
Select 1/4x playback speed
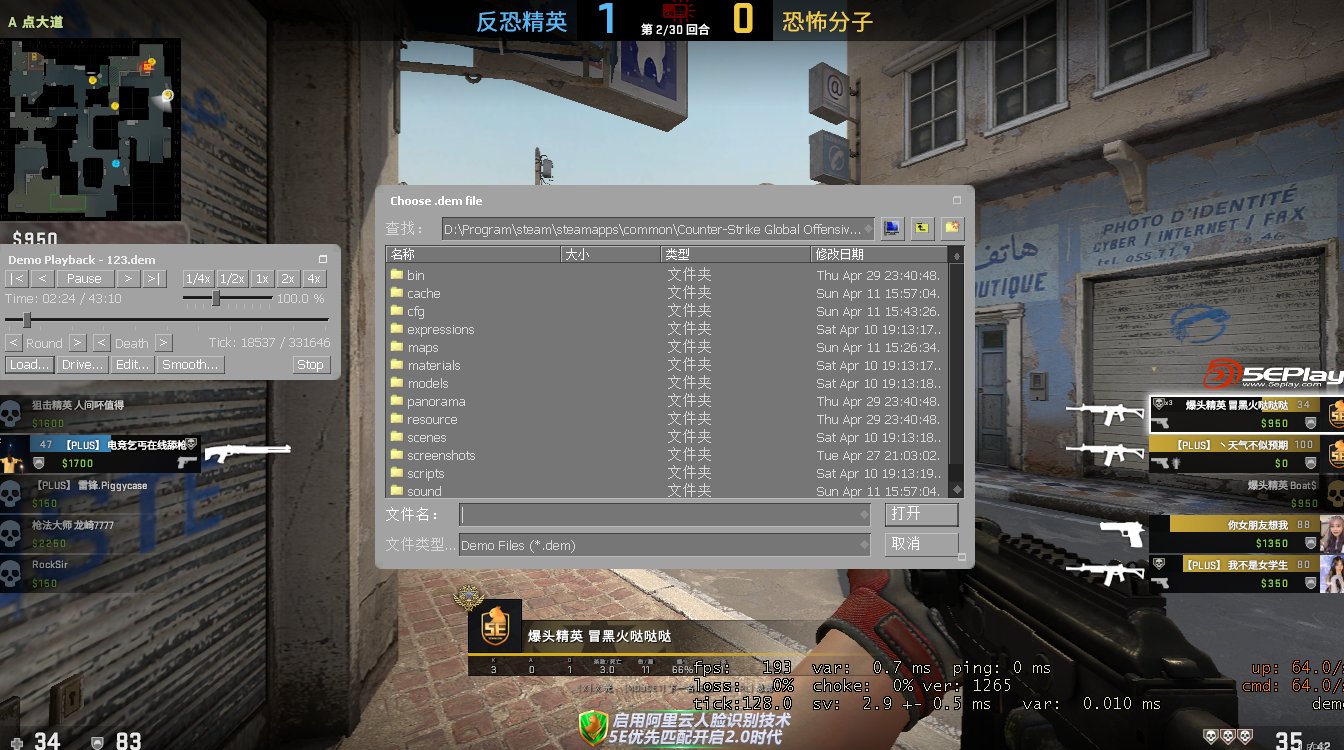198,278
